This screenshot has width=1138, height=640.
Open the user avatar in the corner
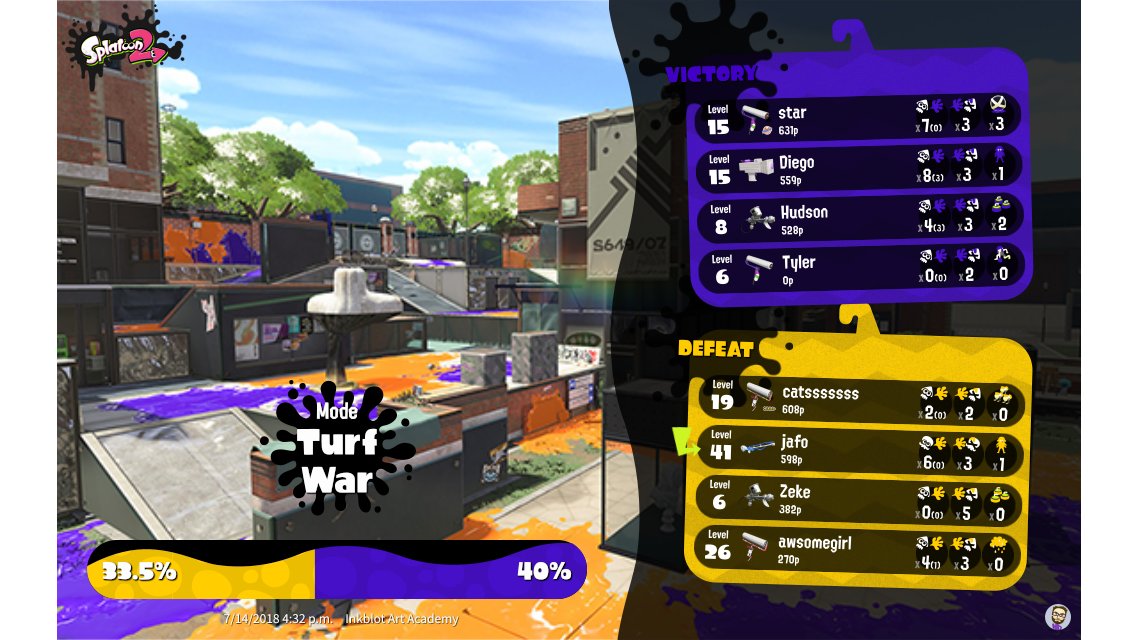1057,616
